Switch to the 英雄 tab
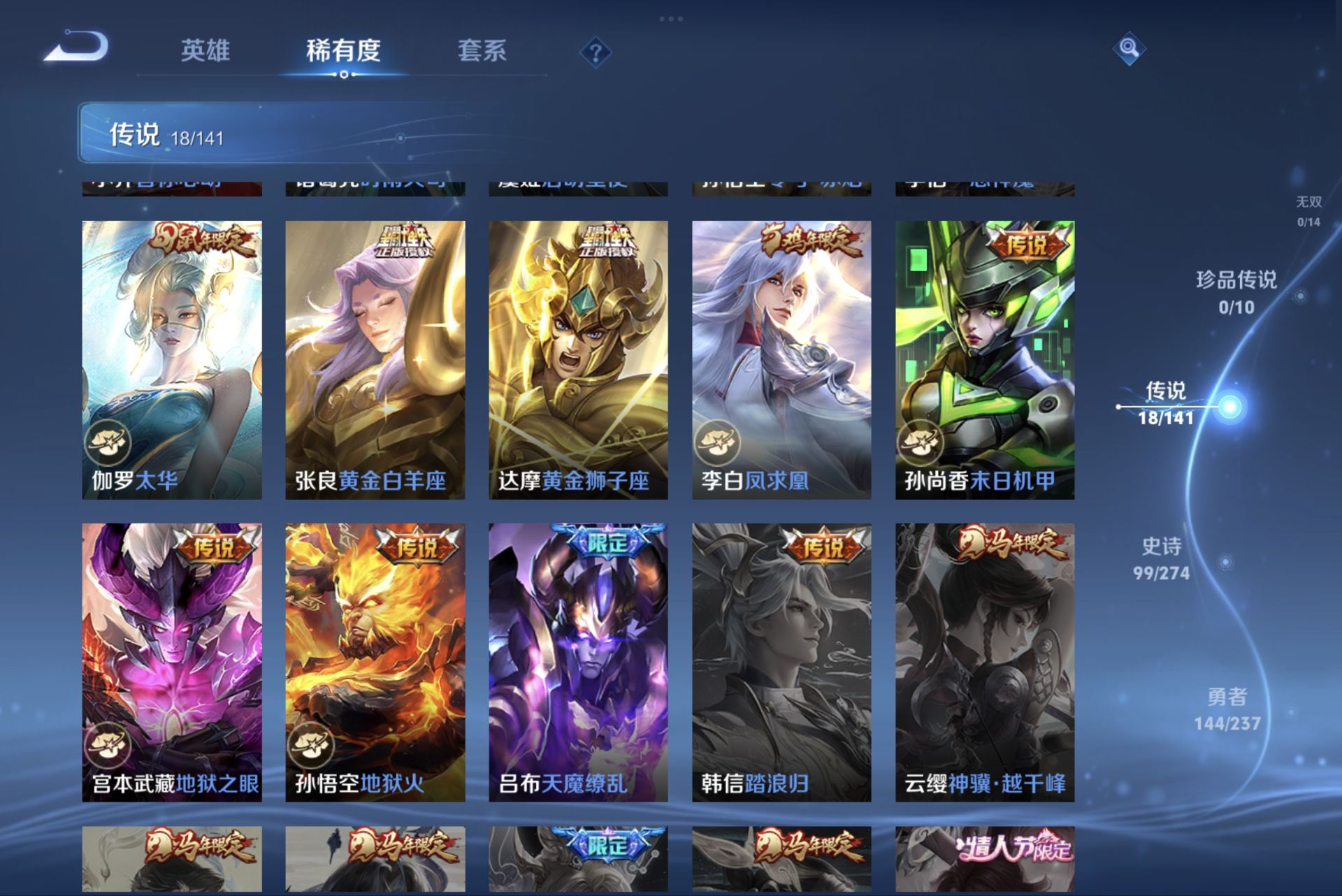Image resolution: width=1342 pixels, height=896 pixels. 206,52
